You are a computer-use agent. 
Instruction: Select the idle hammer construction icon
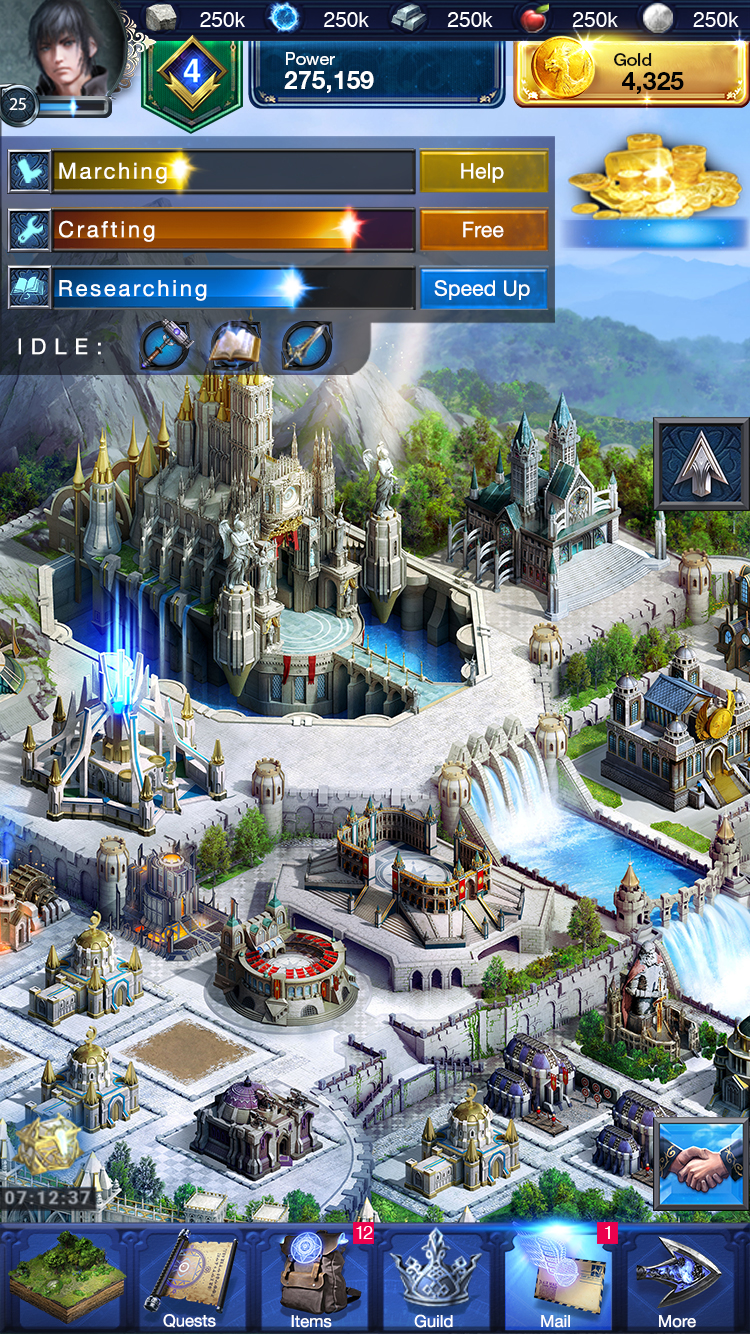(165, 346)
